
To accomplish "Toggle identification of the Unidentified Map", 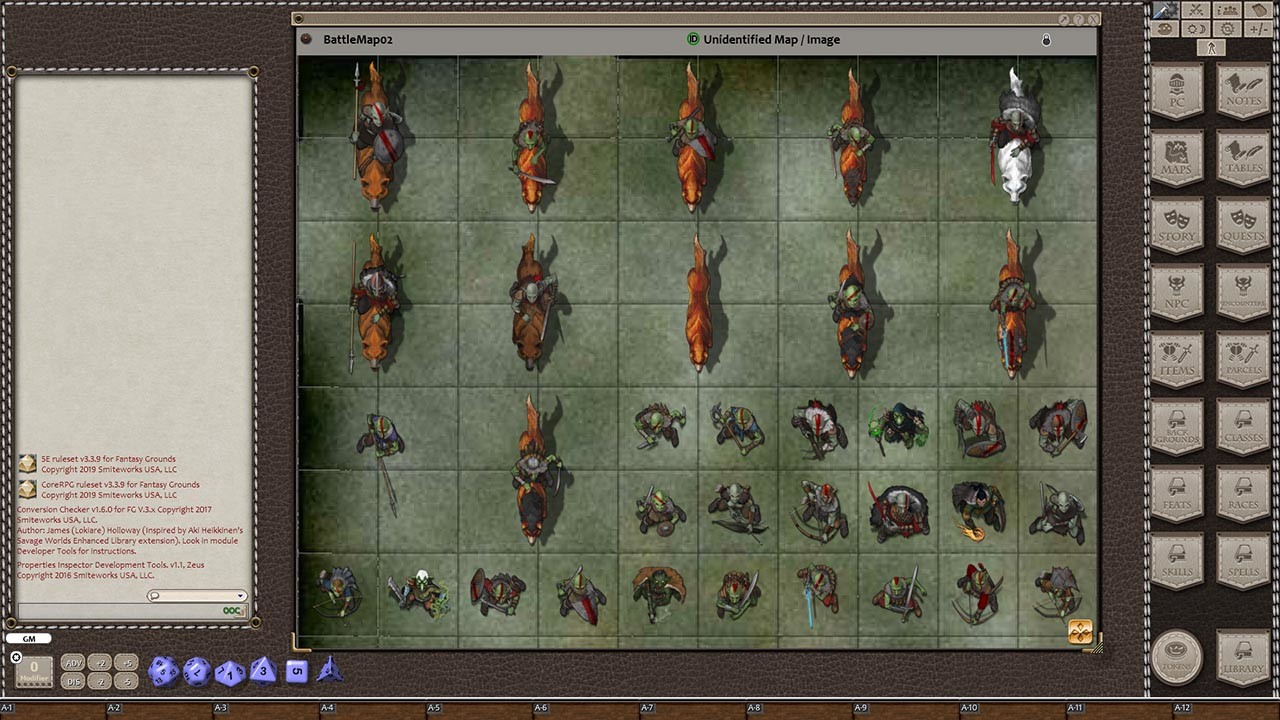I will pos(692,40).
